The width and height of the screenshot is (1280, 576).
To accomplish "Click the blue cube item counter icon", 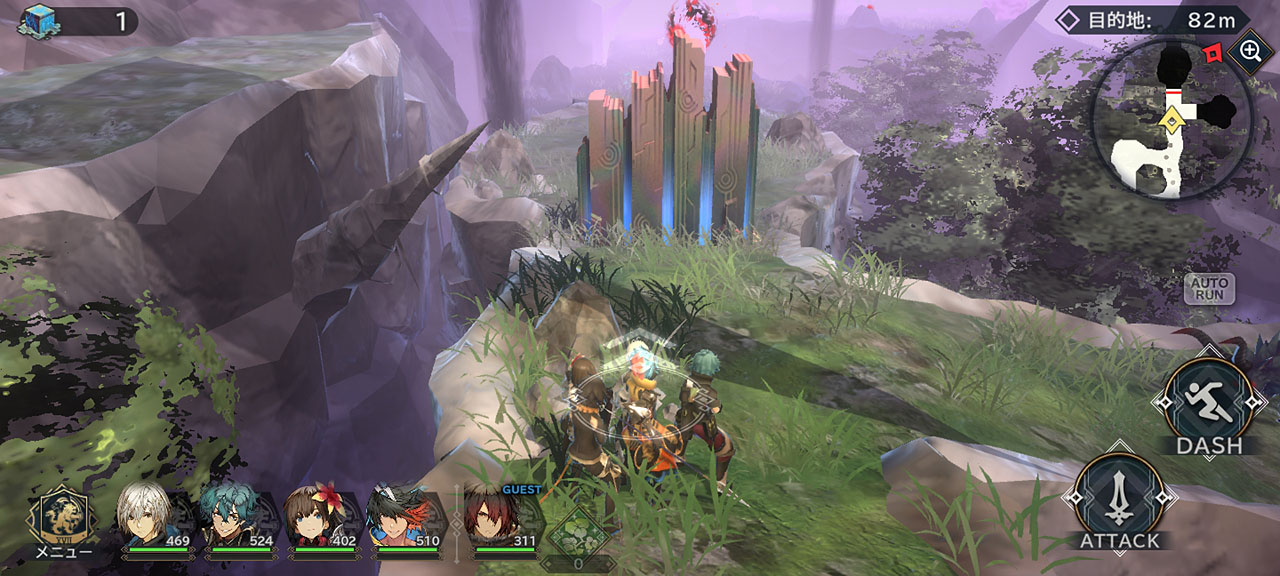I will coord(39,20).
